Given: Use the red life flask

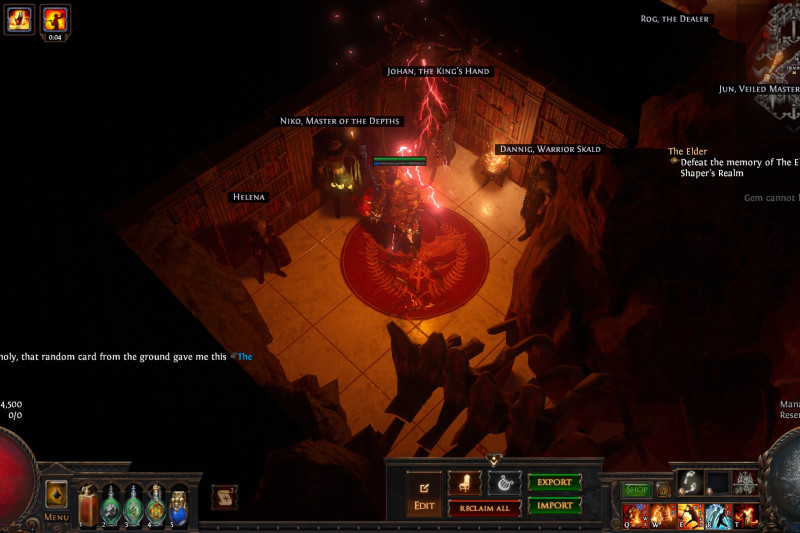Looking at the screenshot, I should (88, 505).
